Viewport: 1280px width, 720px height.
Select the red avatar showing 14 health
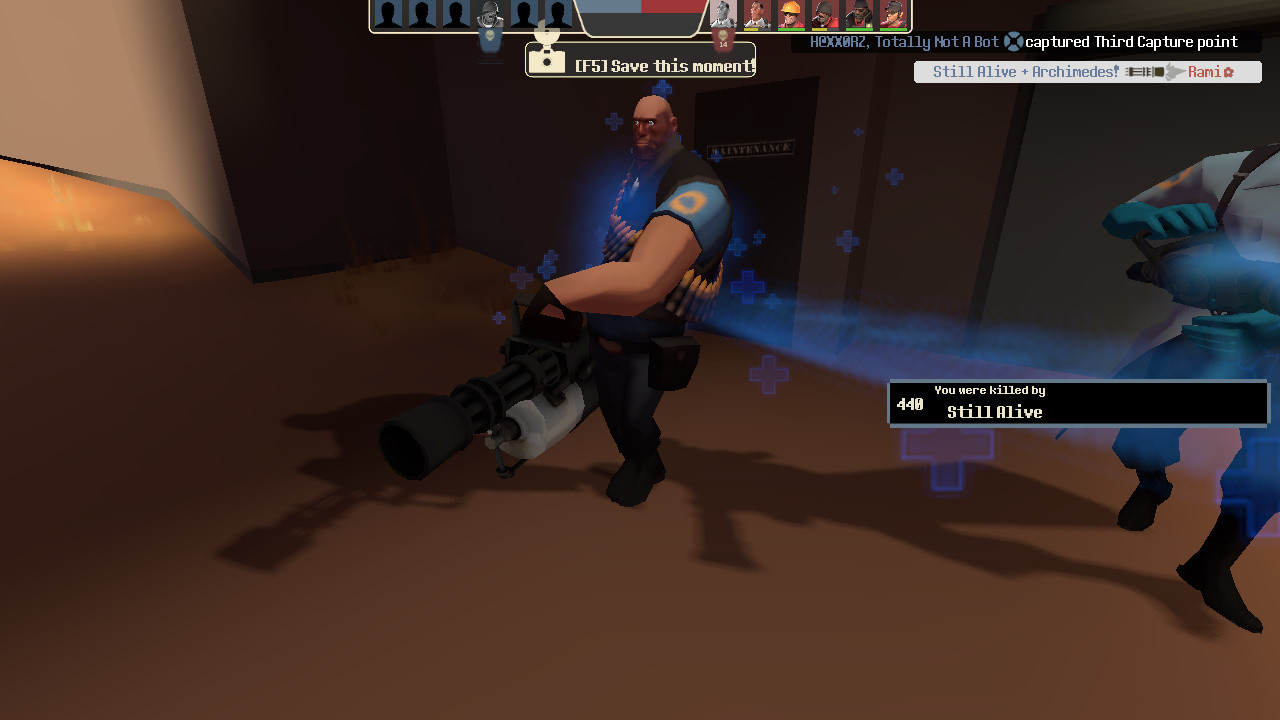coord(721,15)
